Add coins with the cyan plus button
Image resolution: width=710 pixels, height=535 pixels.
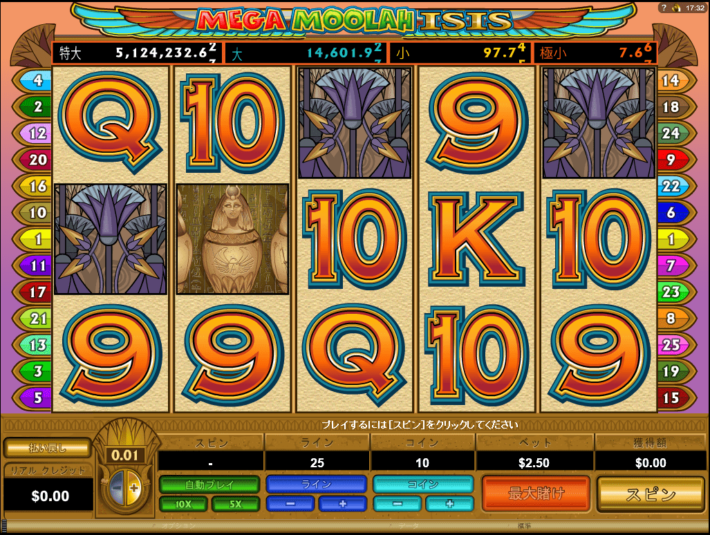448,504
